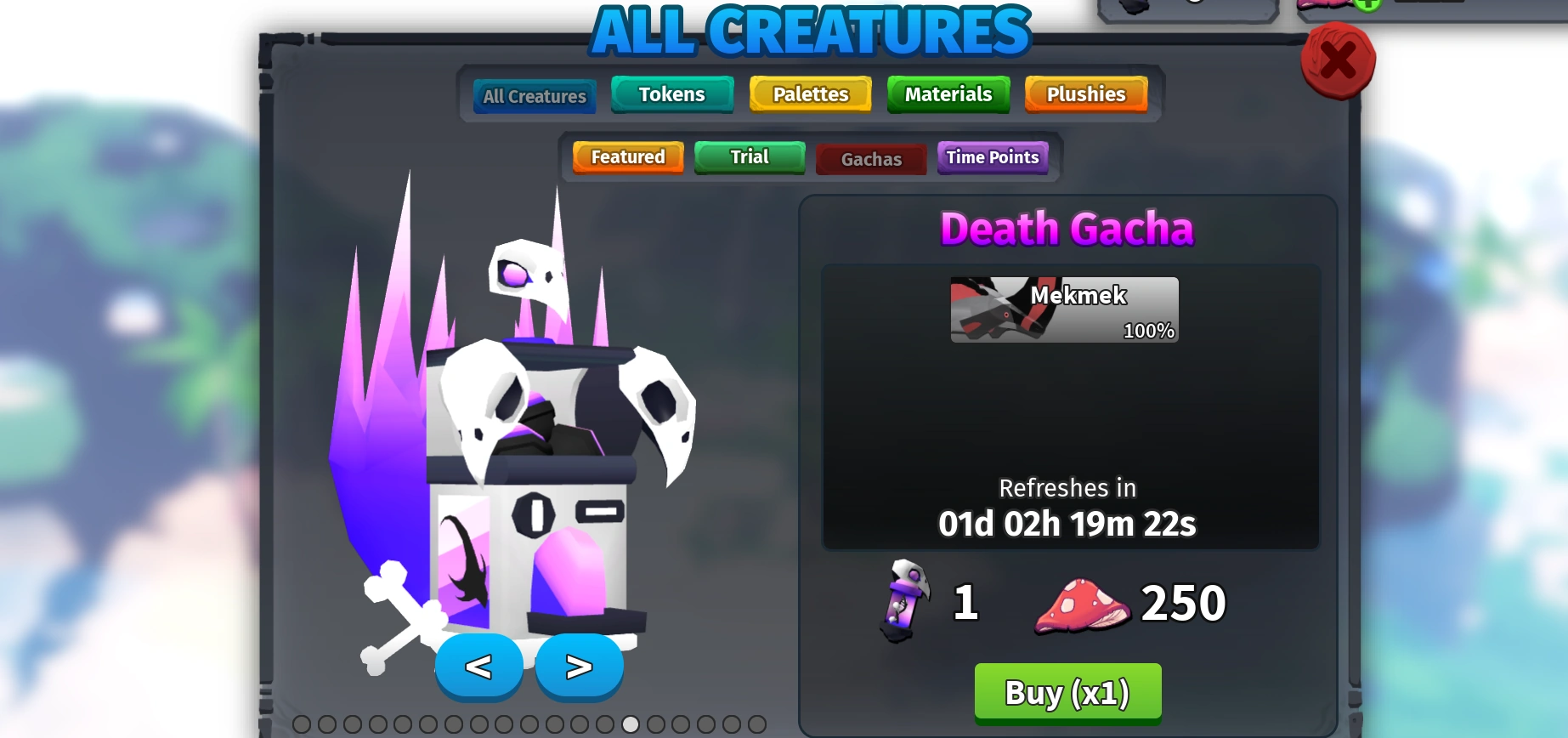Click the red X close icon
The width and height of the screenshot is (1568, 738).
pyautogui.click(x=1338, y=60)
